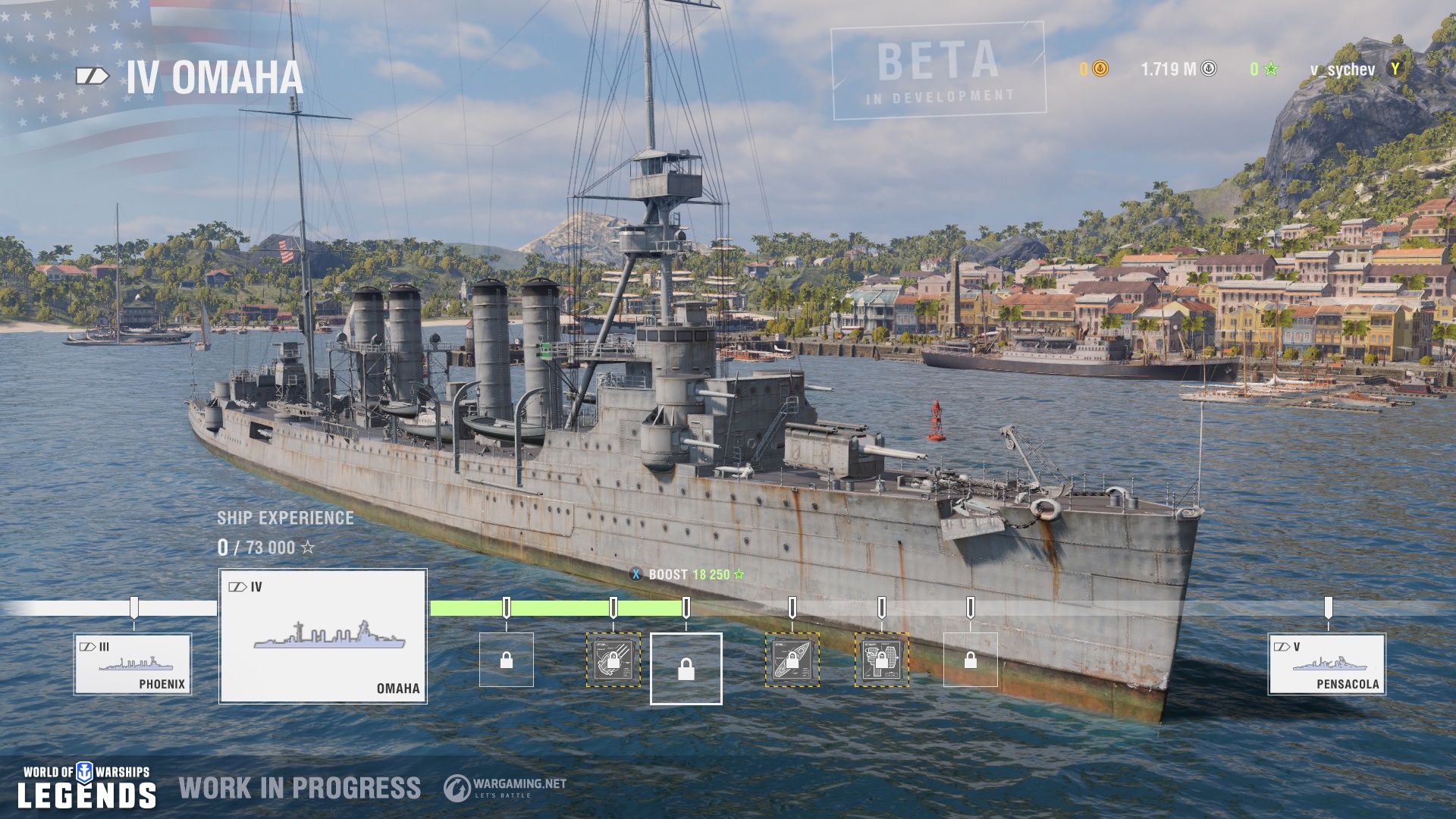1456x819 pixels.
Task: Select the locked gun turret blueprint upgrade
Action: 613,660
